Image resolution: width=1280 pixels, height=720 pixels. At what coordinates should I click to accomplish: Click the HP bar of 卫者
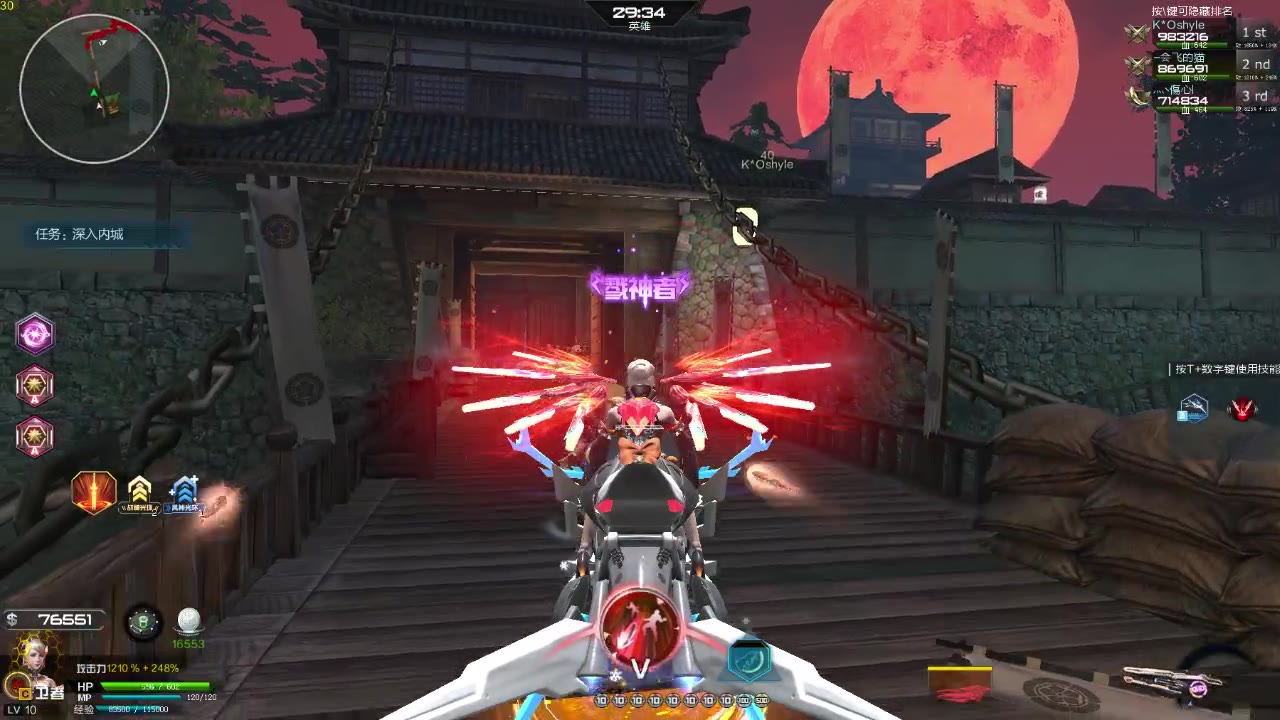[155, 686]
